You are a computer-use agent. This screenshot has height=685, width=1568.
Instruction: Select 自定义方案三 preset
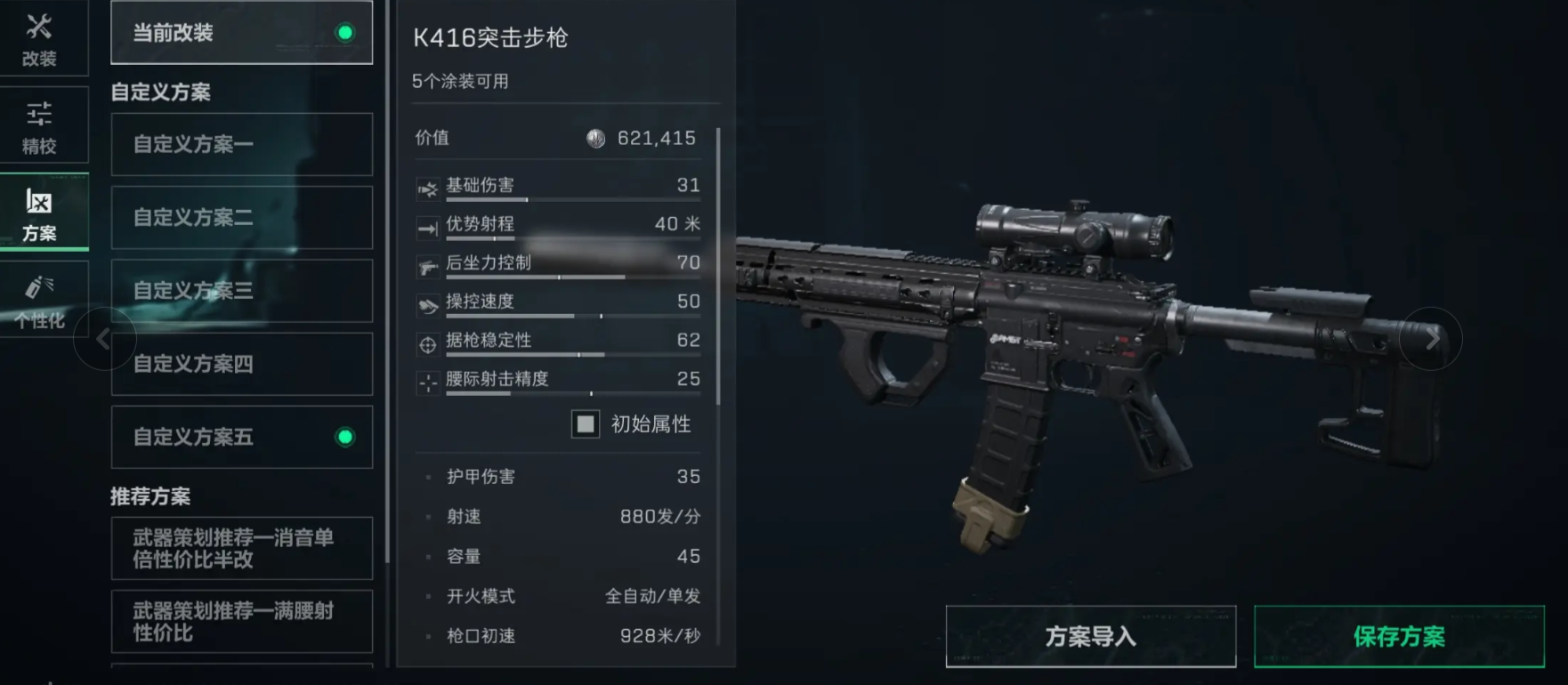[241, 291]
